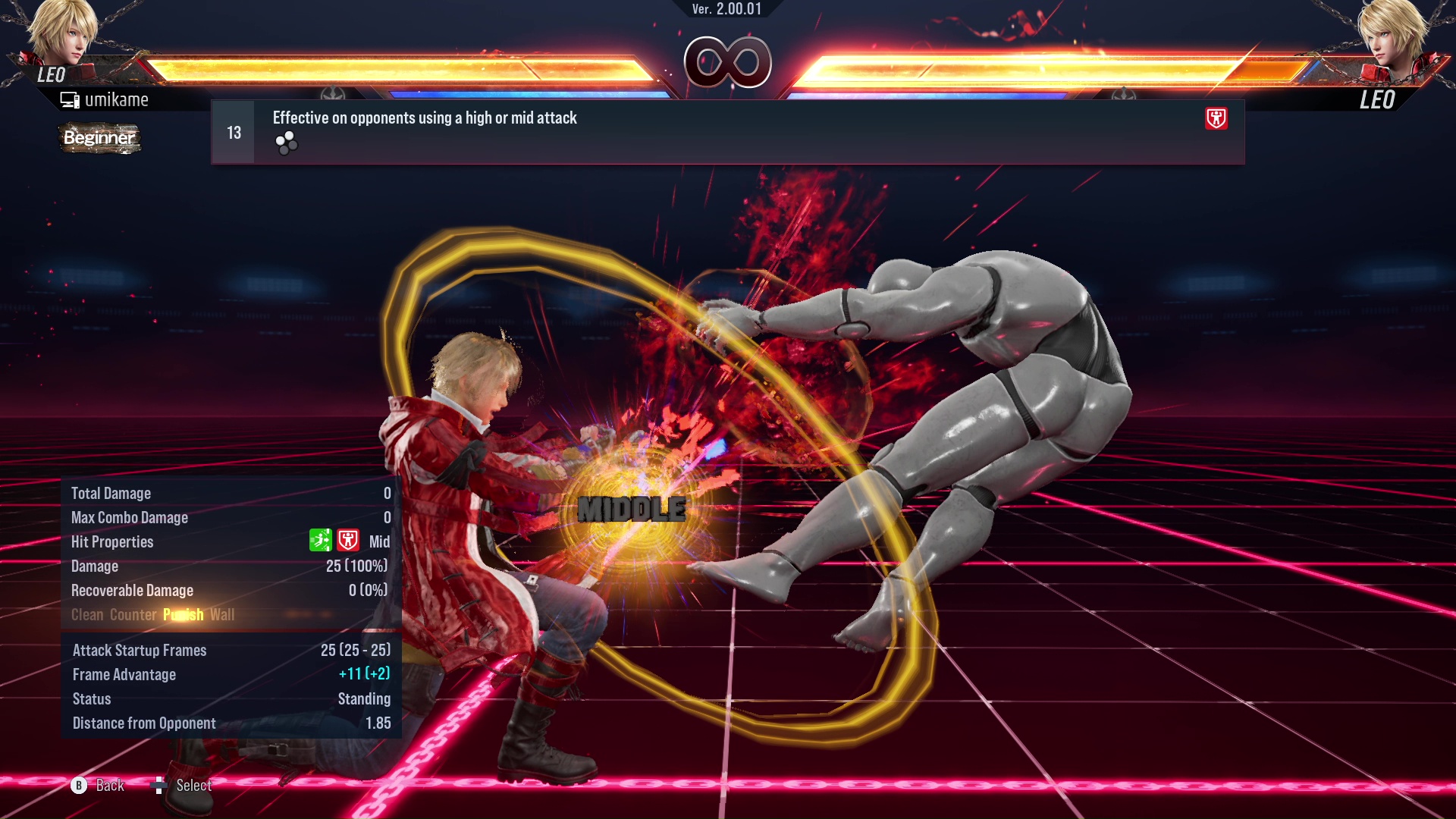Click the +11 Frame Advantage value
Image resolution: width=1456 pixels, height=819 pixels.
tap(350, 674)
